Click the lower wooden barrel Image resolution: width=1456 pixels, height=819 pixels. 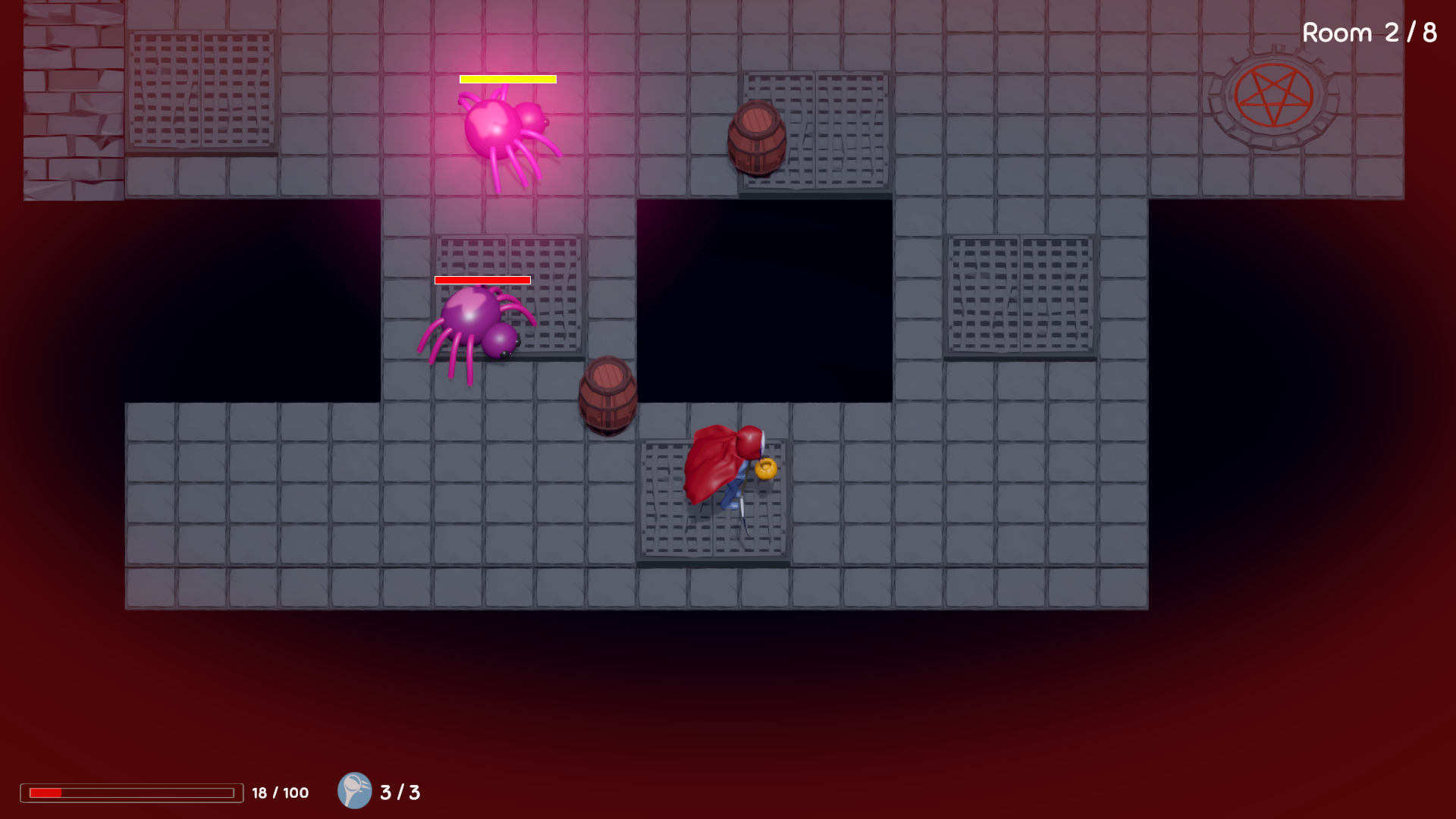pyautogui.click(x=607, y=394)
